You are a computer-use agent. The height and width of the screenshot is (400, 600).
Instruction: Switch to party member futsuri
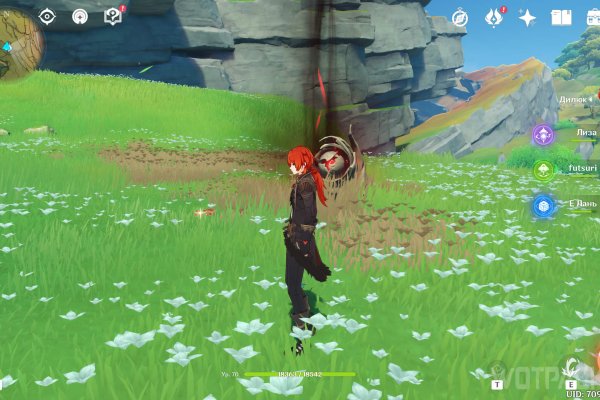[x=545, y=170]
